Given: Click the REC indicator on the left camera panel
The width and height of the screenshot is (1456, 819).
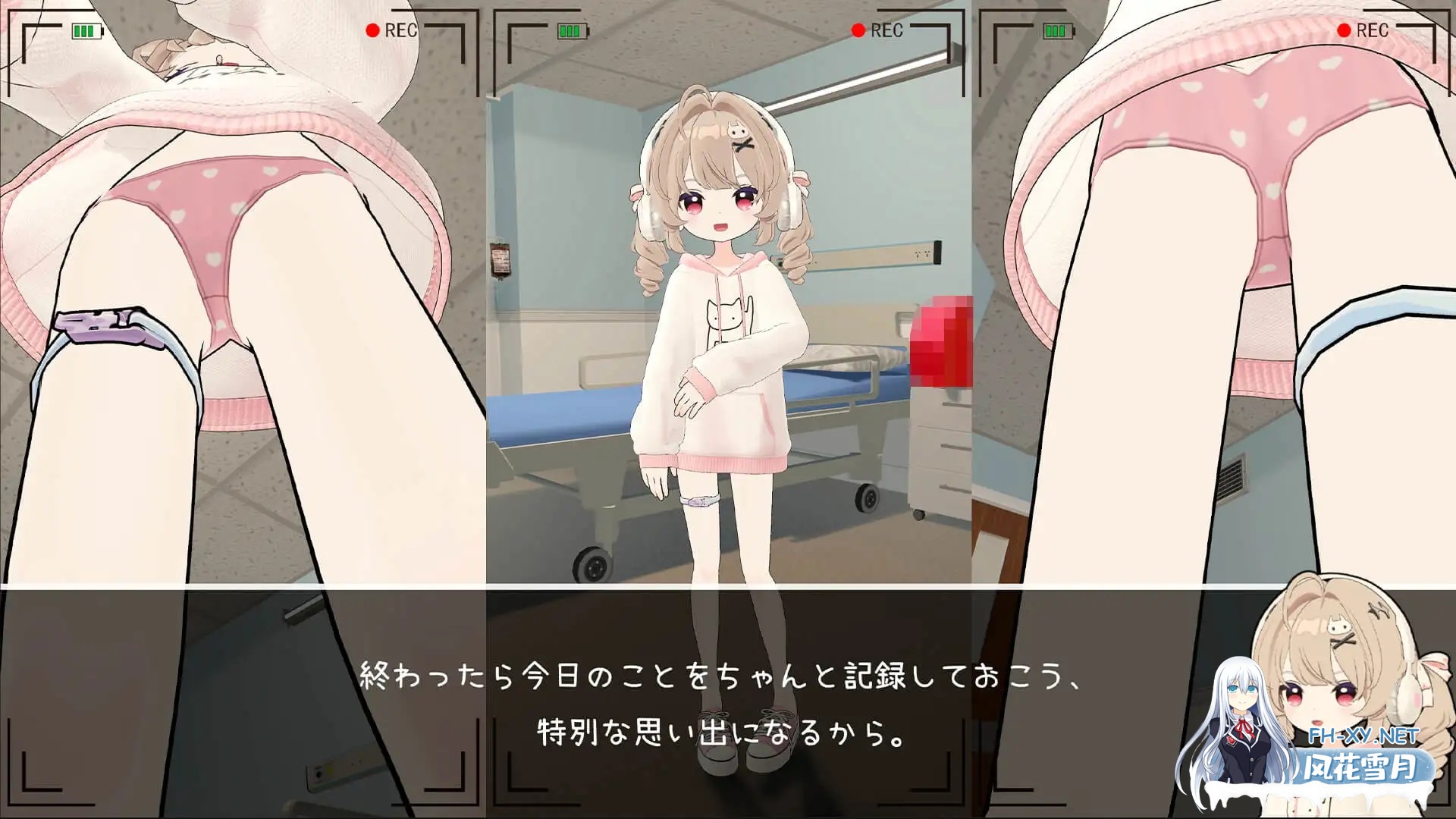Looking at the screenshot, I should click(394, 32).
